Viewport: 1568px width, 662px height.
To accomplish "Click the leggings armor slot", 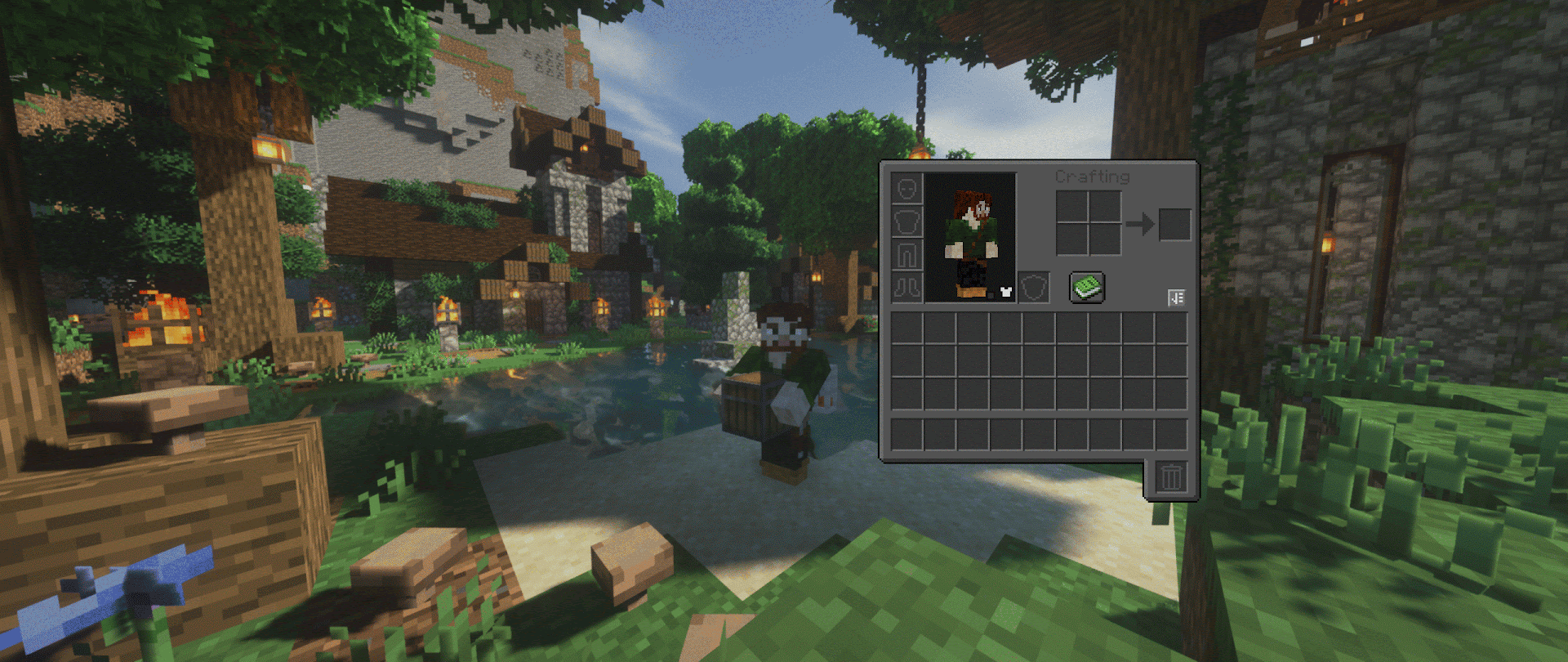I will coord(906,255).
